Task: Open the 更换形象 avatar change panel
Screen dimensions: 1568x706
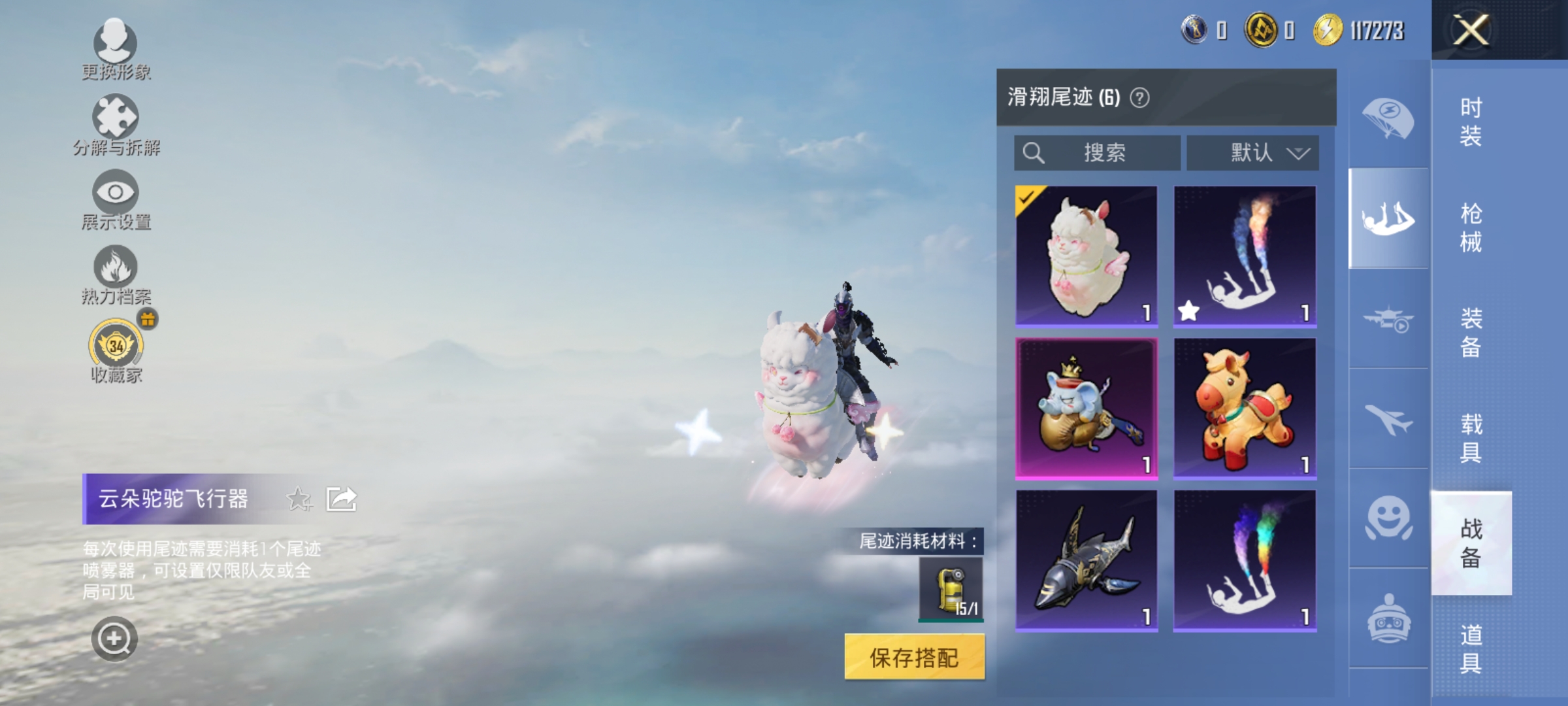Action: [116, 49]
